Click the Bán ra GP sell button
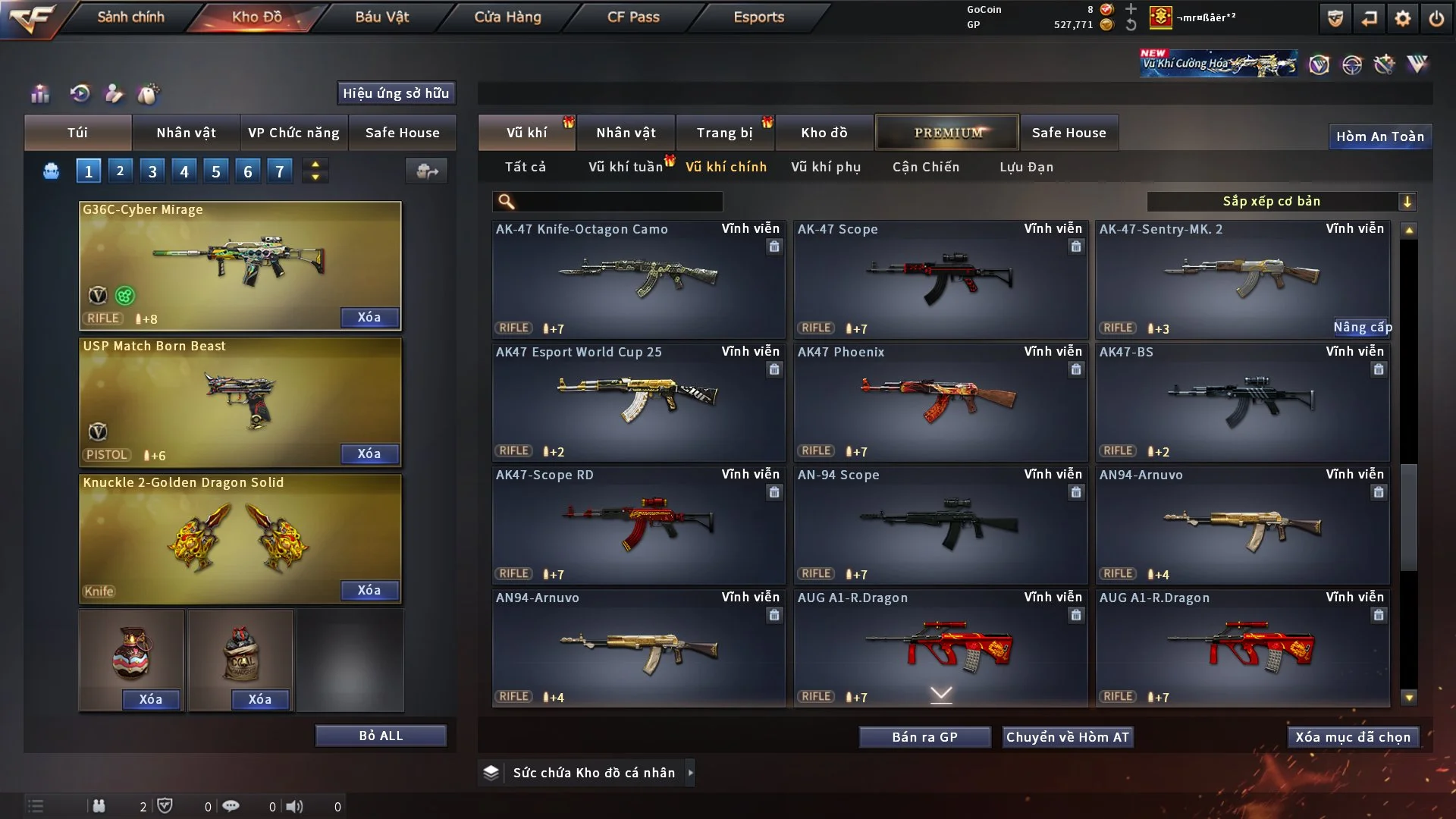 (x=924, y=737)
